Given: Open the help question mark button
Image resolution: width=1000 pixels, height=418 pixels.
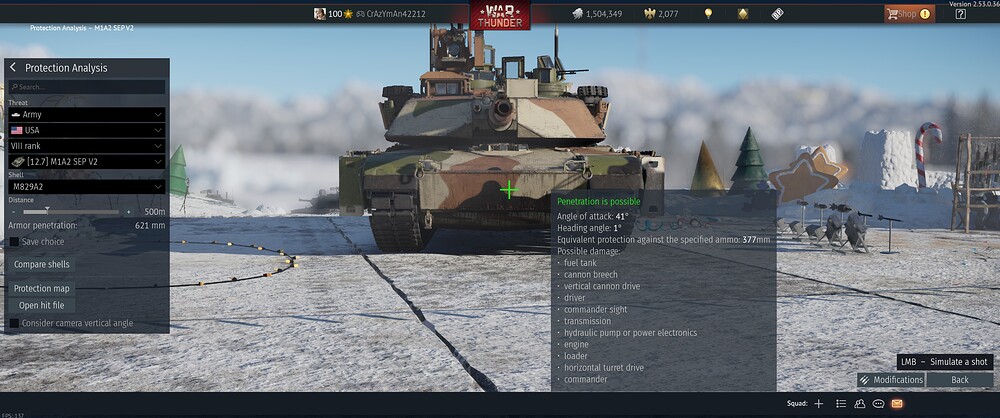Looking at the screenshot, I should 960,14.
